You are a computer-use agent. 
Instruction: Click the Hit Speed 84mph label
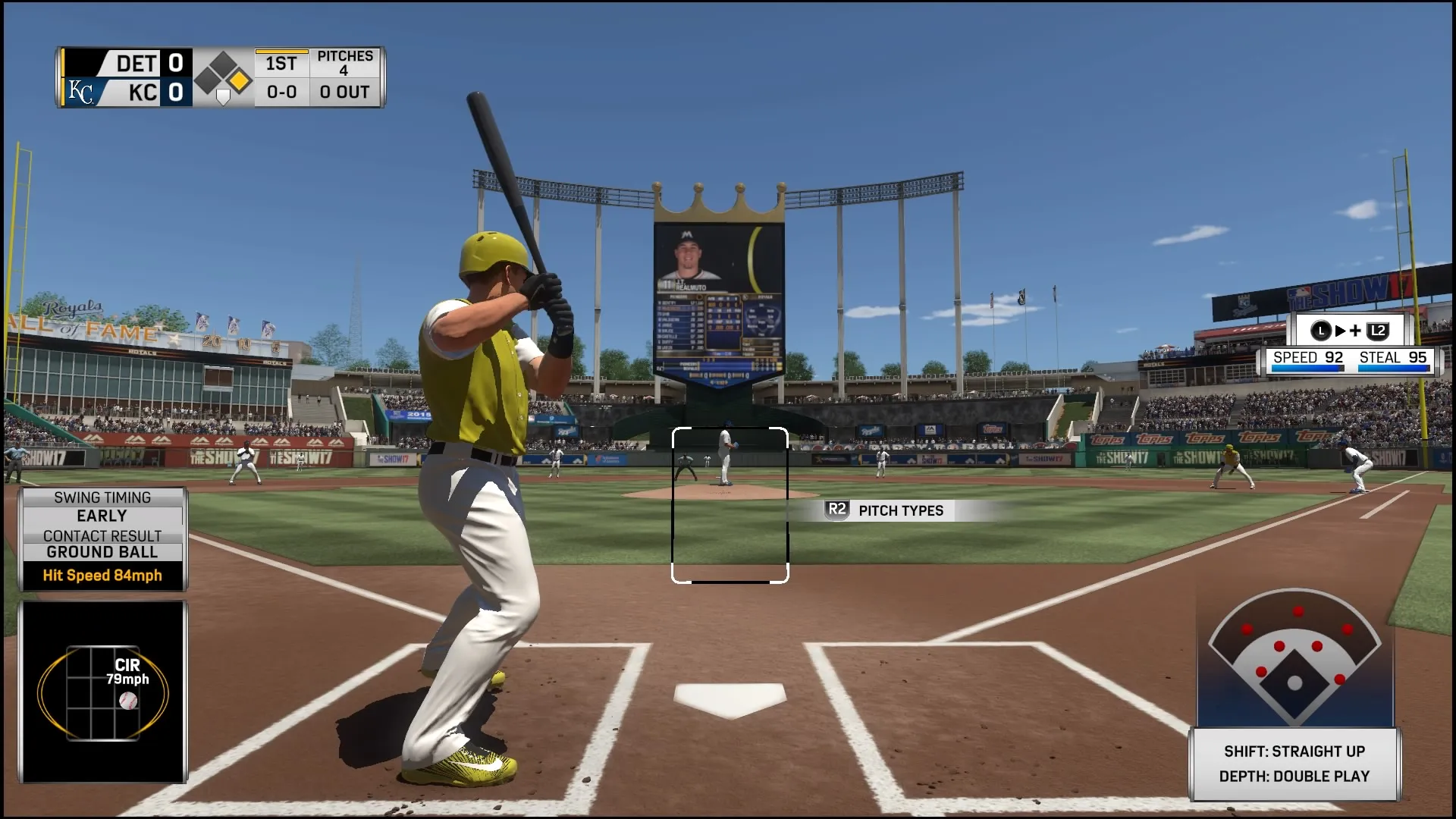click(103, 576)
